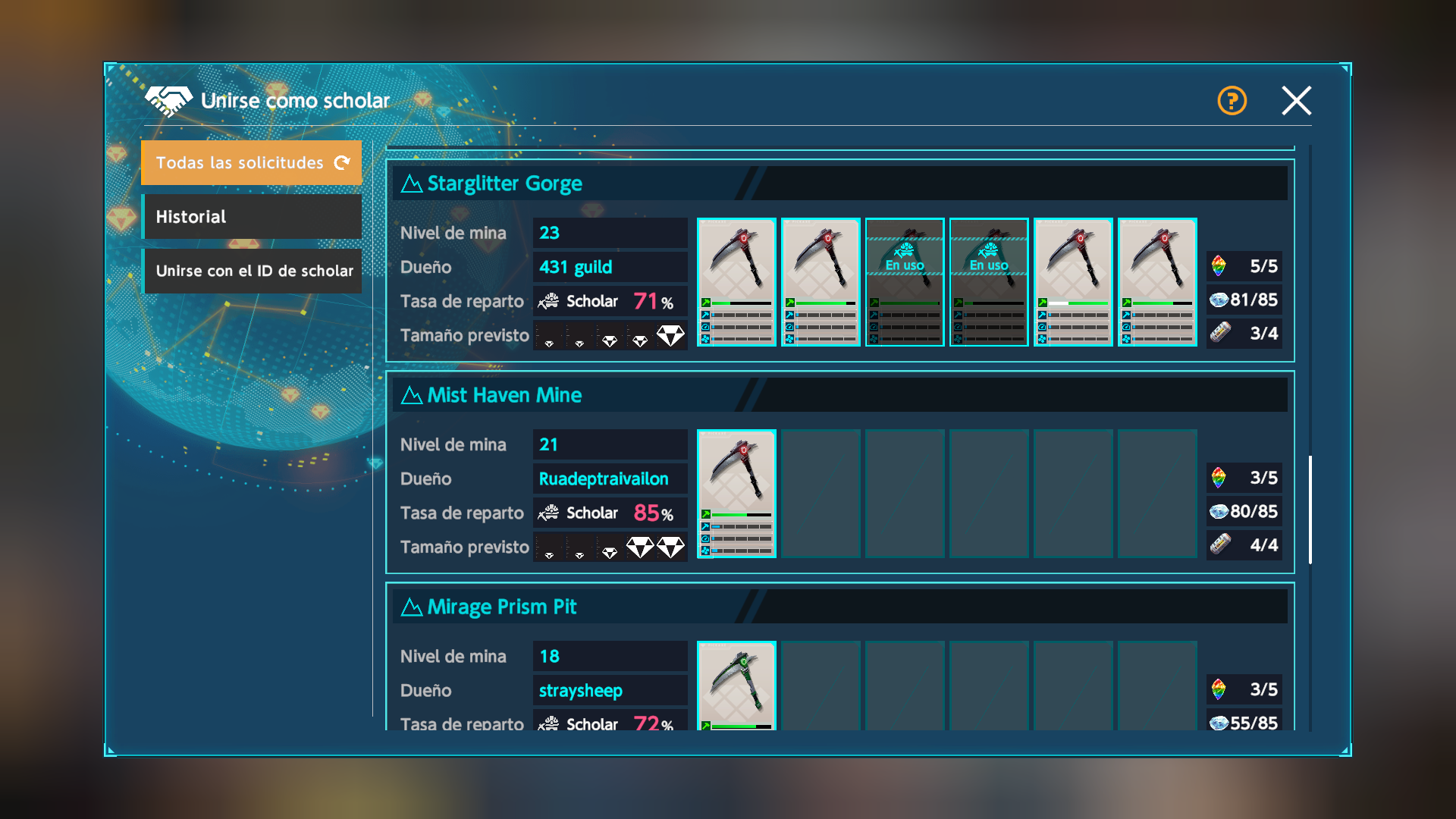This screenshot has height=819, width=1456.
Task: Close the Unirse como scholar window
Action: click(1296, 100)
